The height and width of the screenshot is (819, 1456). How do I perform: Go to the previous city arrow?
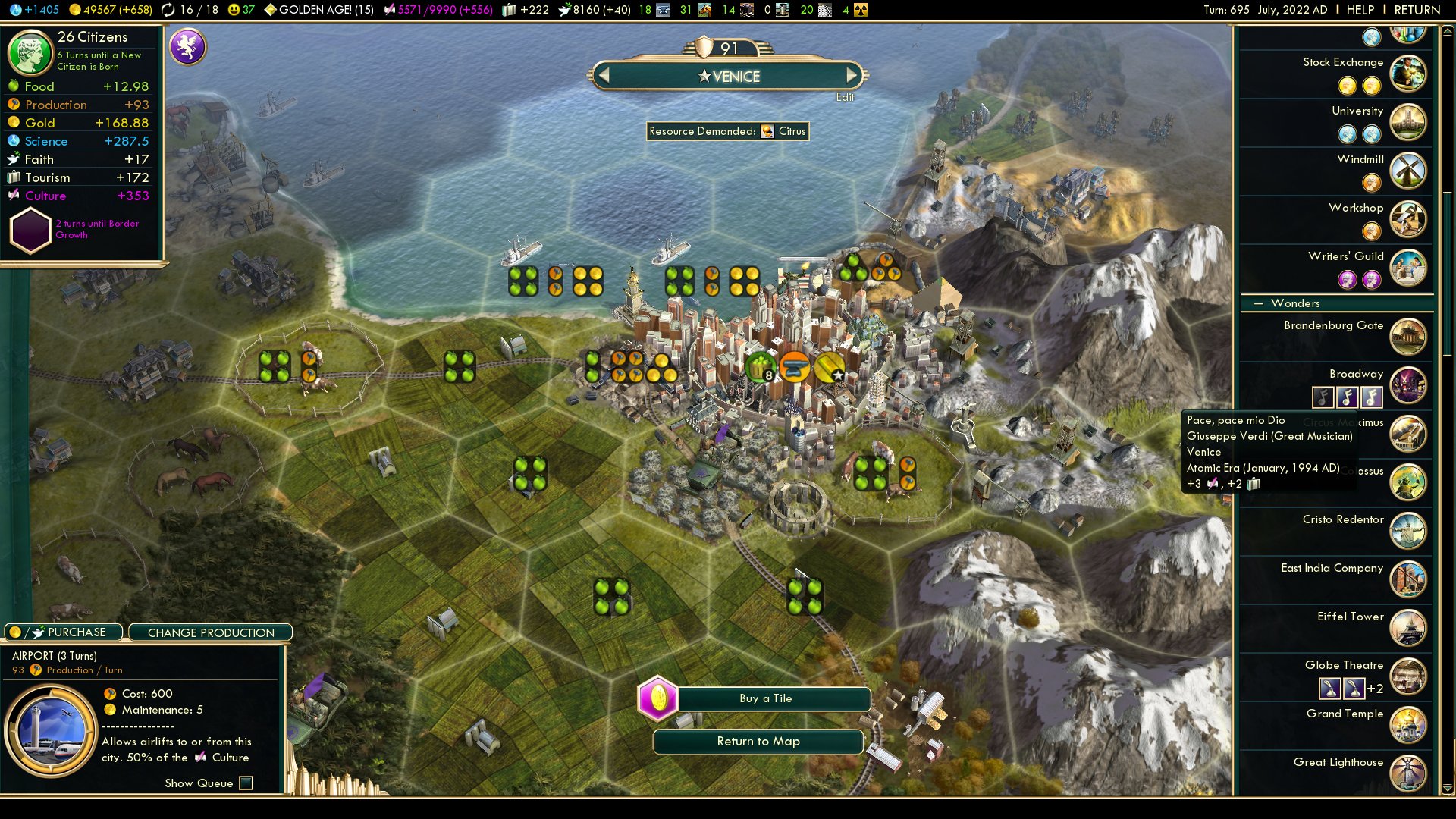coord(604,75)
